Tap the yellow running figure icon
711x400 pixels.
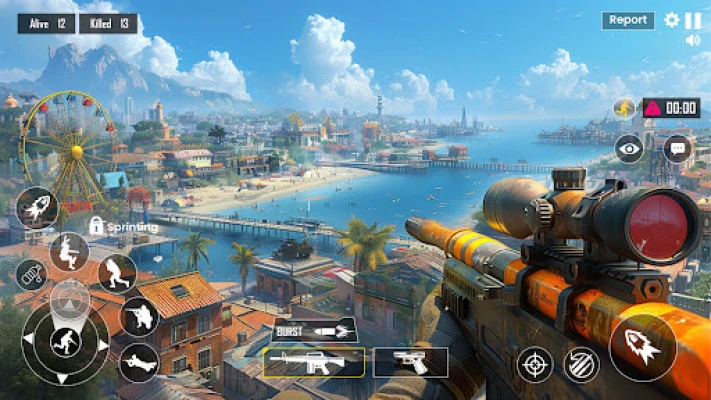pyautogui.click(x=624, y=108)
